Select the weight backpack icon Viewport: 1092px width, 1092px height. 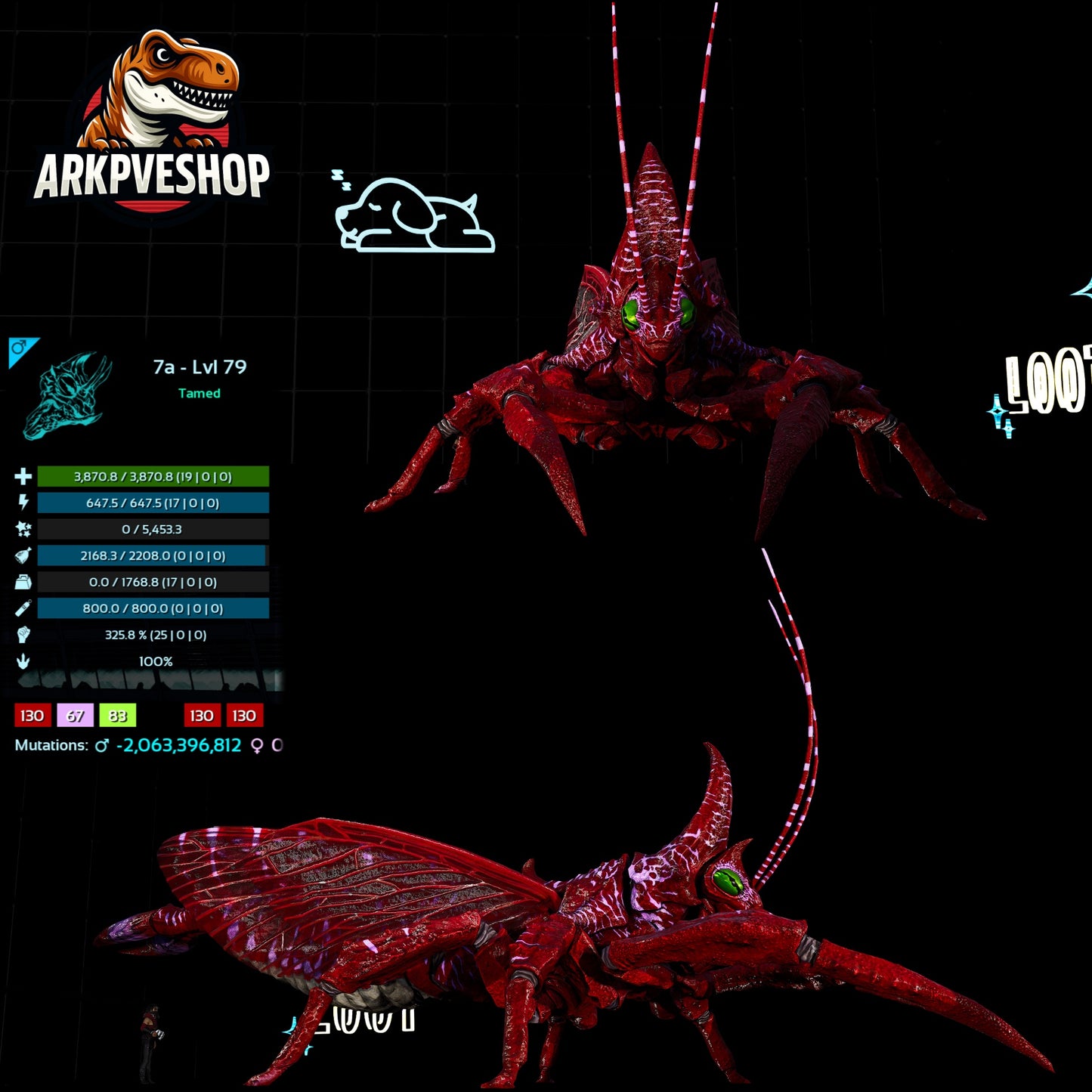coord(23,582)
